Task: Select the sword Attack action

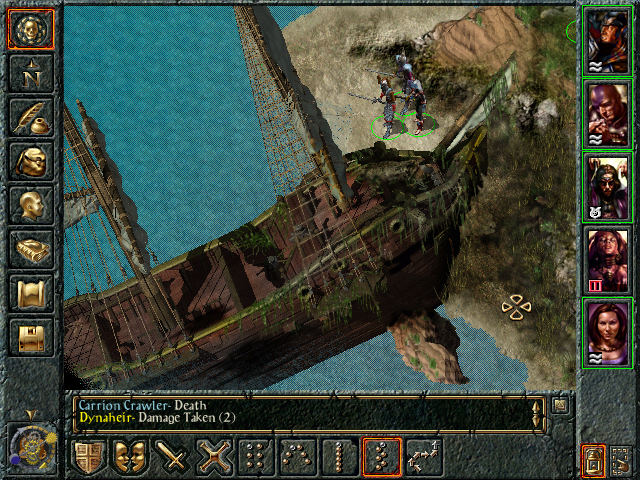Action: (x=172, y=457)
